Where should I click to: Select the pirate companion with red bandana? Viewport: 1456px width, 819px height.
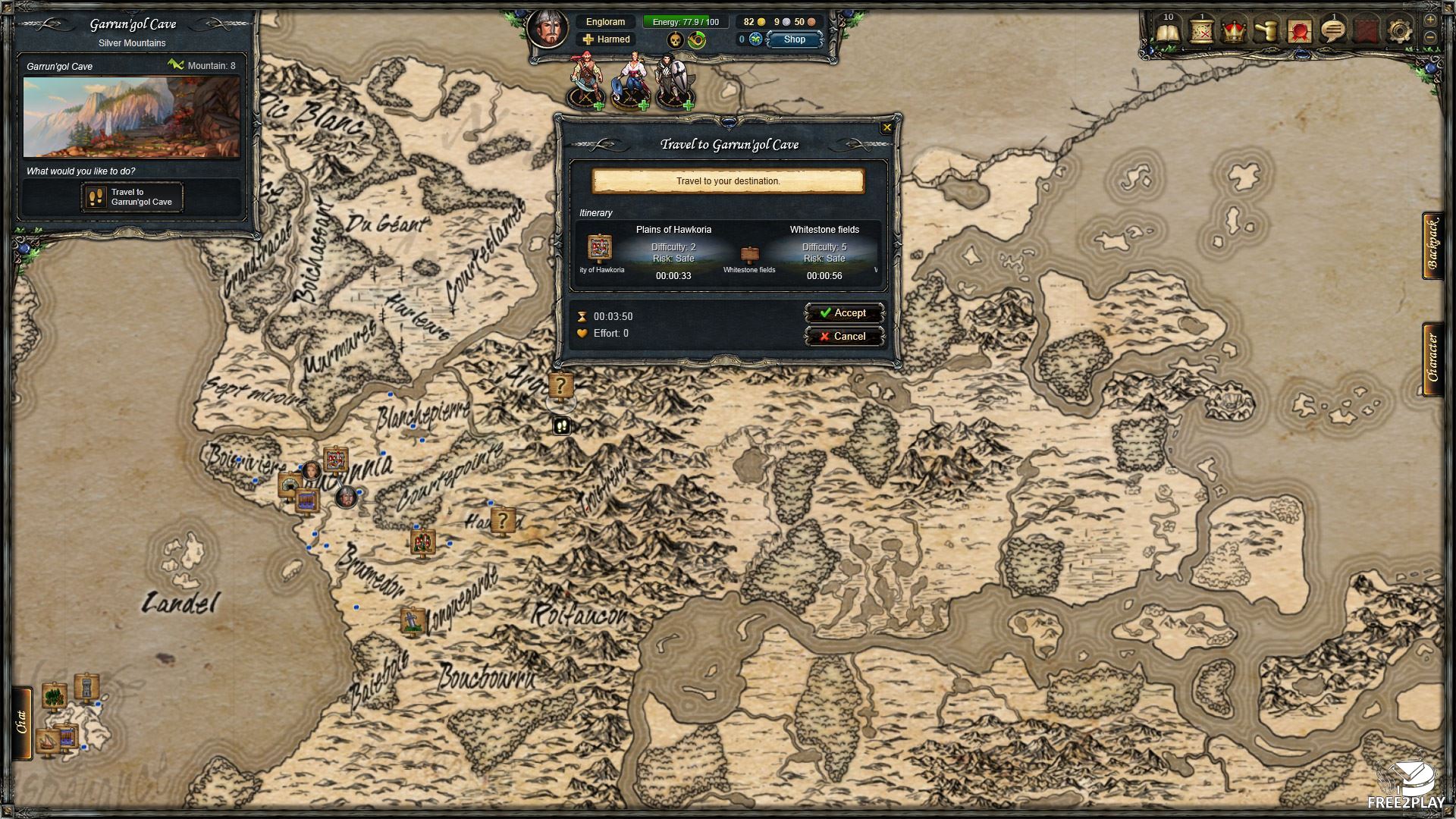585,80
